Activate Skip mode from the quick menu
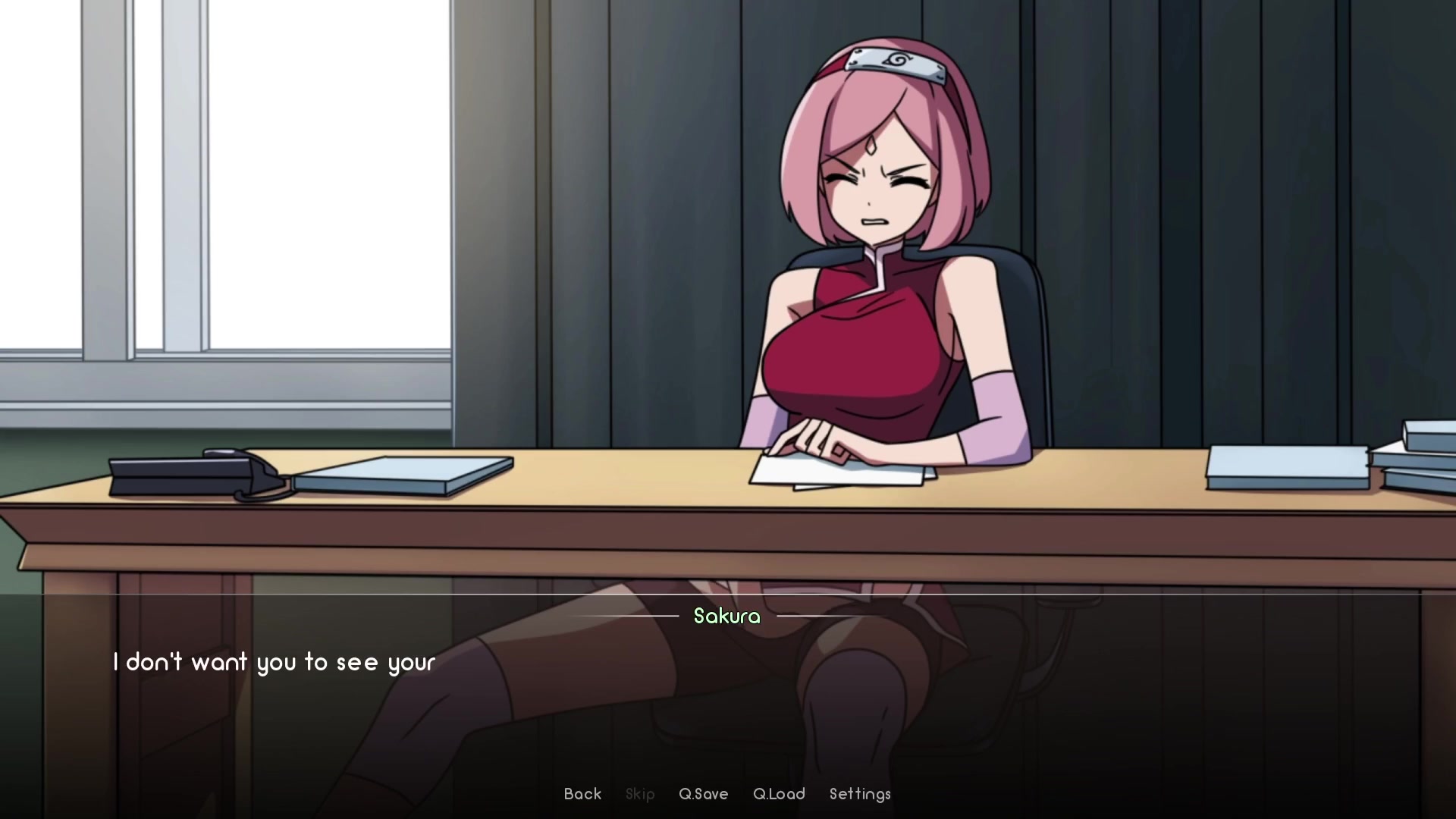This screenshot has height=819, width=1456. [640, 794]
